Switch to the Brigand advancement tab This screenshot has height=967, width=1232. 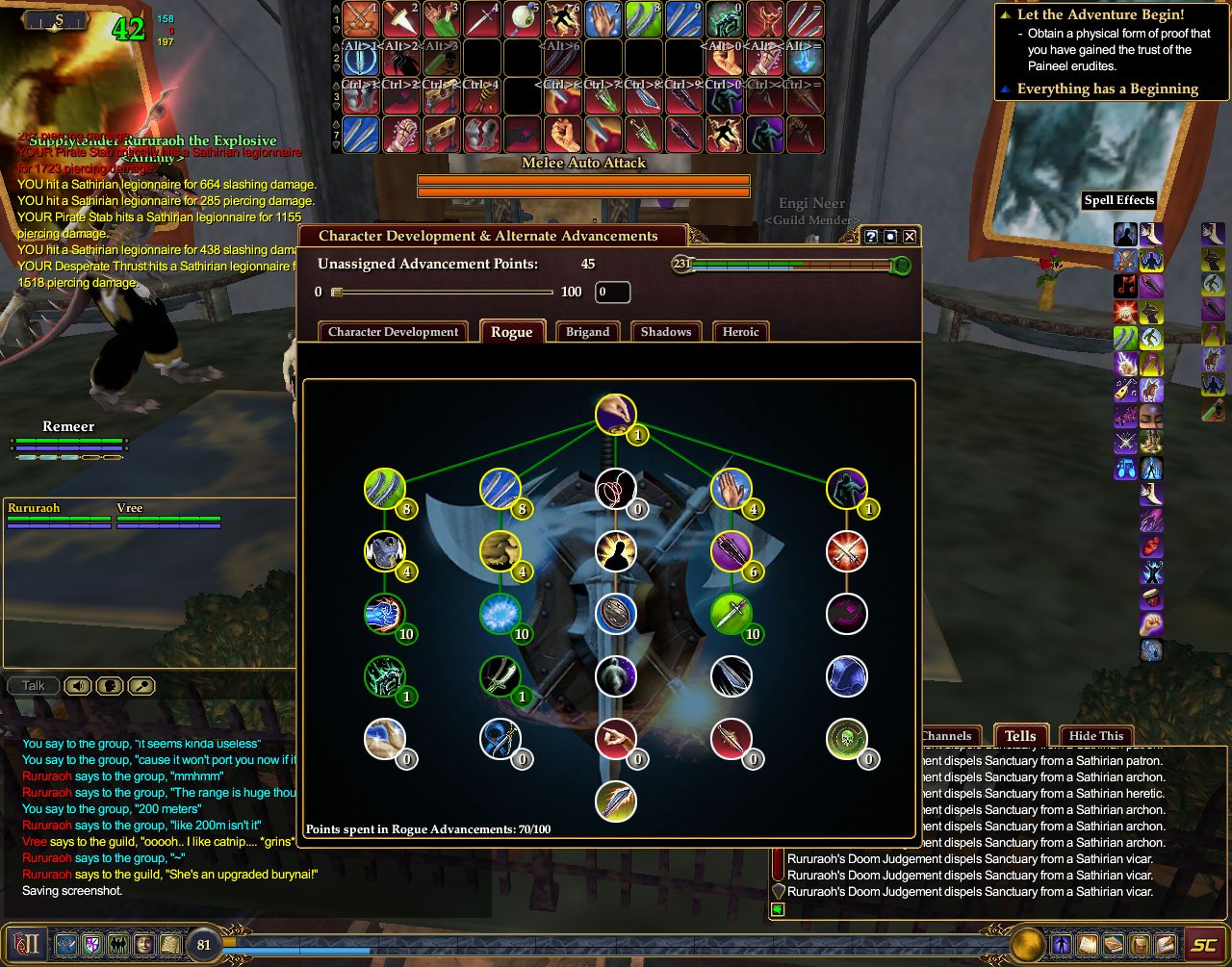tap(587, 332)
